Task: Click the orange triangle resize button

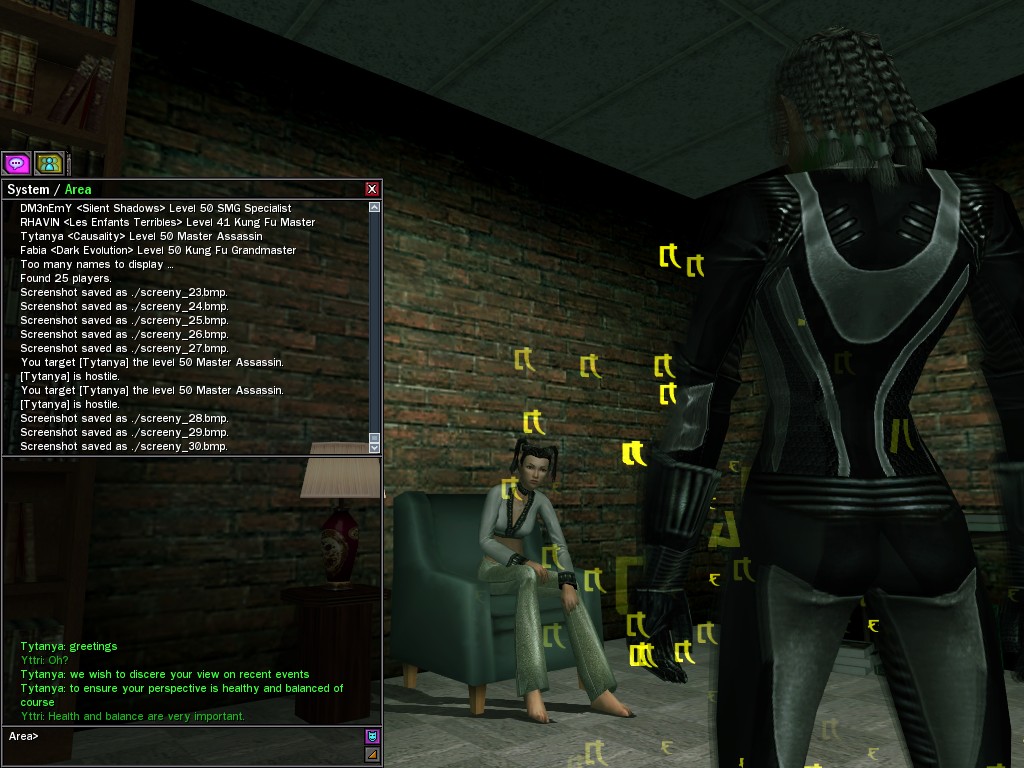Action: click(x=373, y=754)
